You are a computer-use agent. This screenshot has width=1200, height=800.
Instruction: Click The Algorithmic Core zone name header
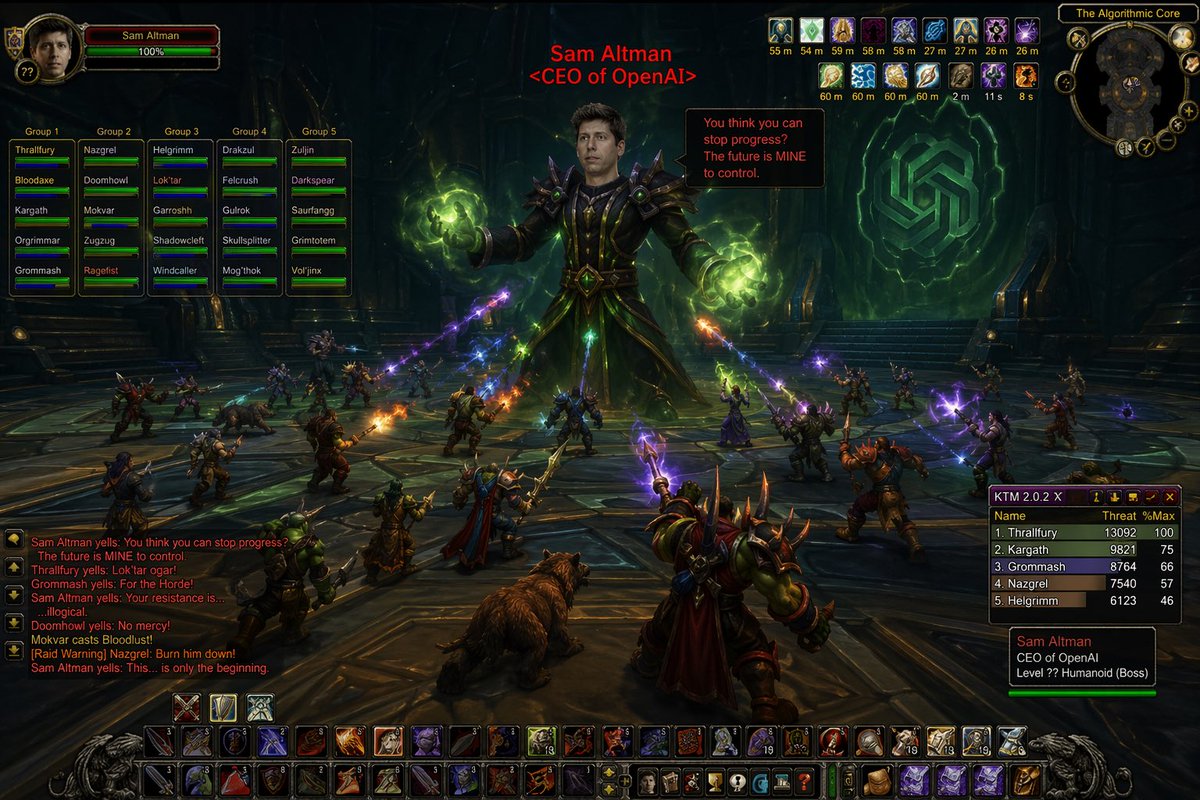click(x=1126, y=14)
